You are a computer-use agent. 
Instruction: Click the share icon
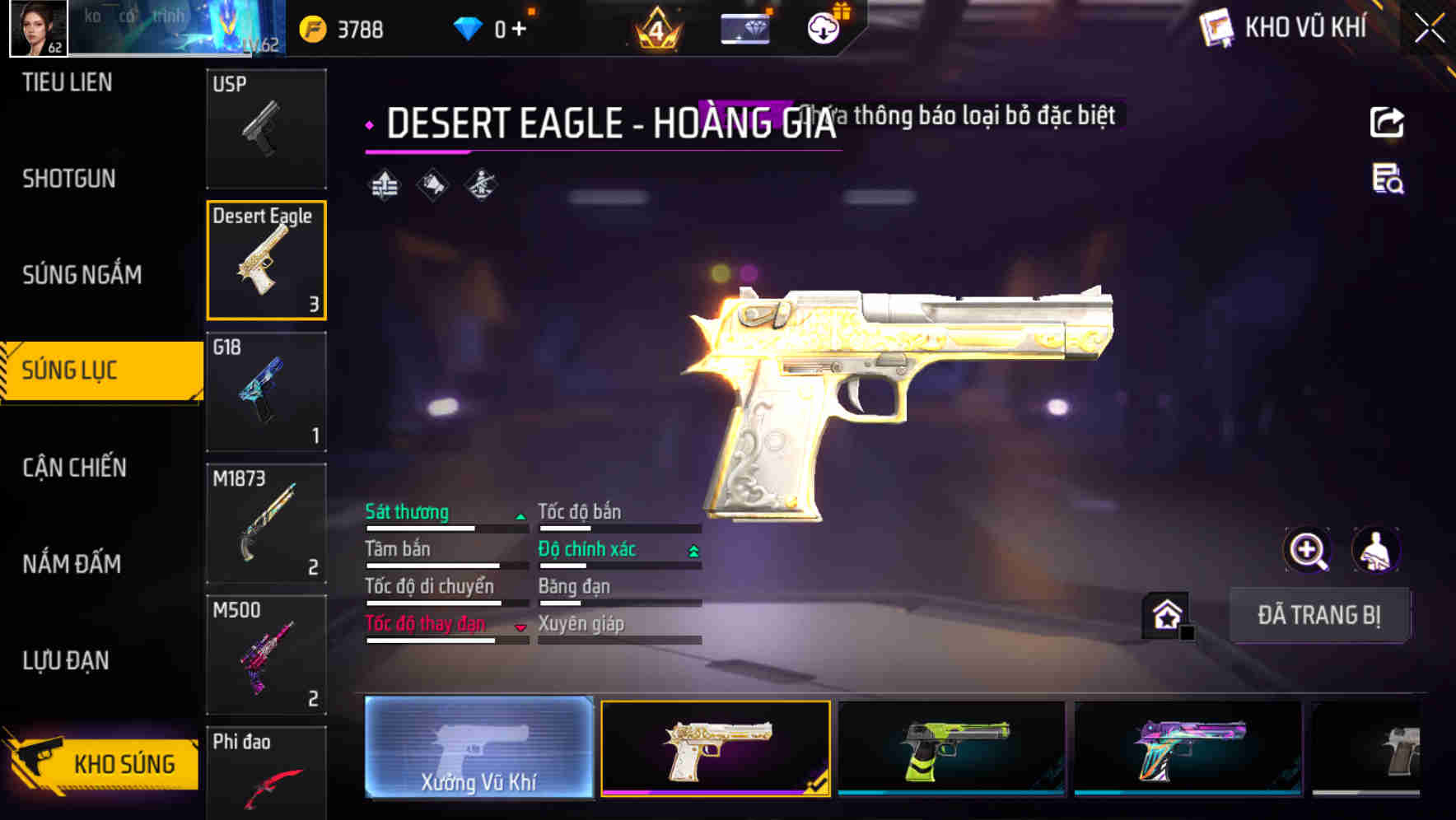pos(1387,123)
